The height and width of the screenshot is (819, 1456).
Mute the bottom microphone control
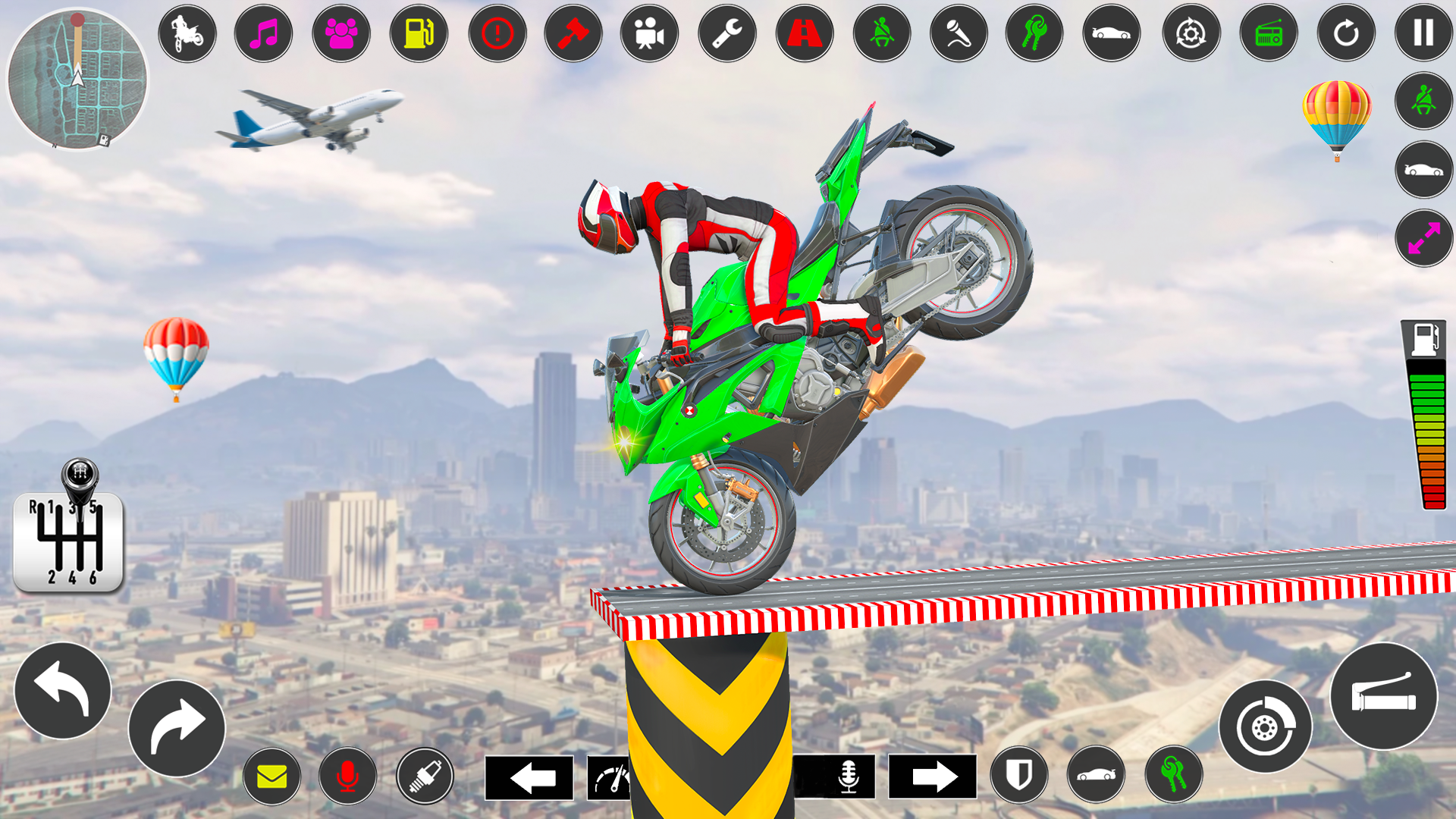point(348,775)
